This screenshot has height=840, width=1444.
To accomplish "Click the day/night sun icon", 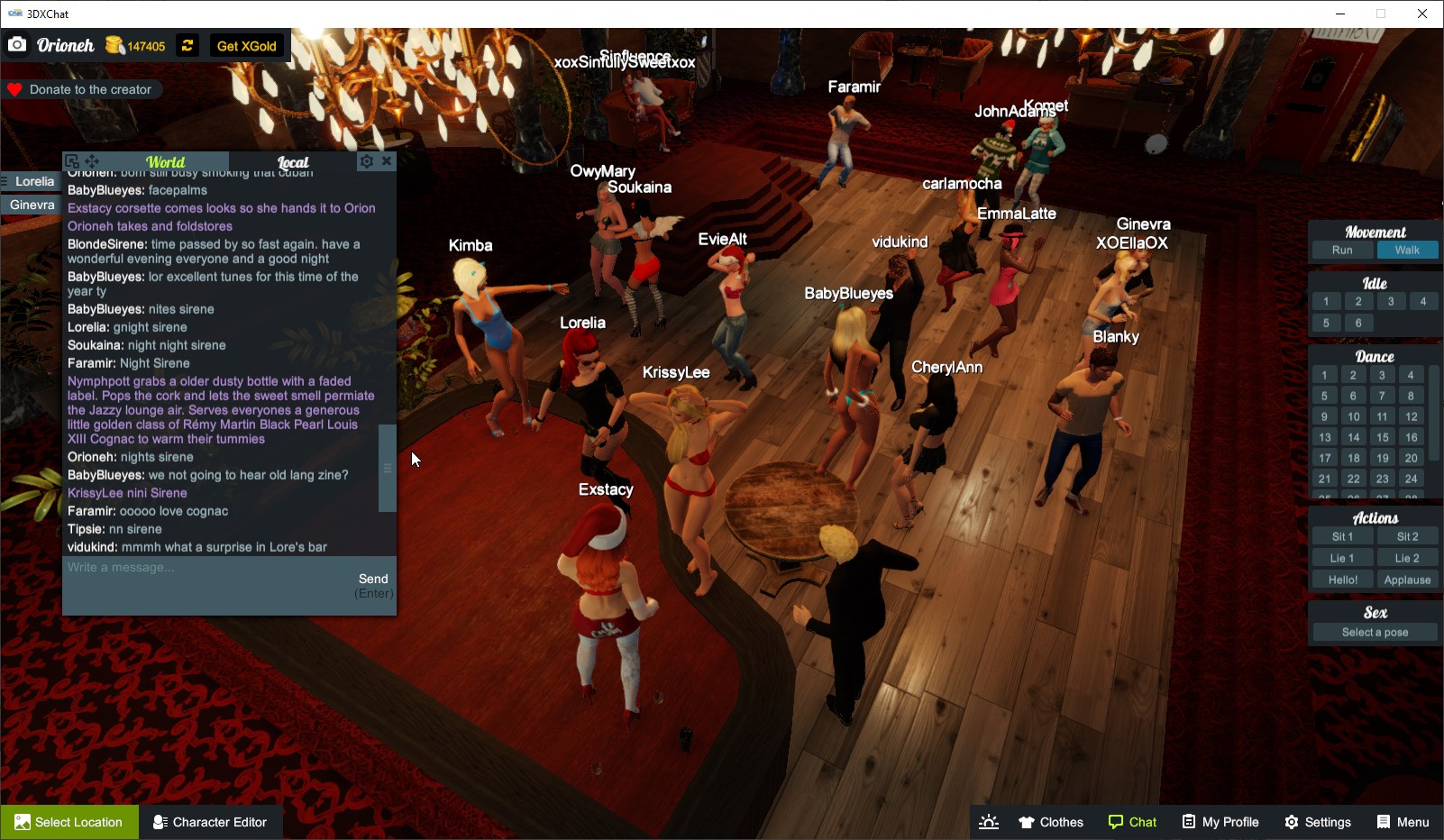I will tap(989, 821).
